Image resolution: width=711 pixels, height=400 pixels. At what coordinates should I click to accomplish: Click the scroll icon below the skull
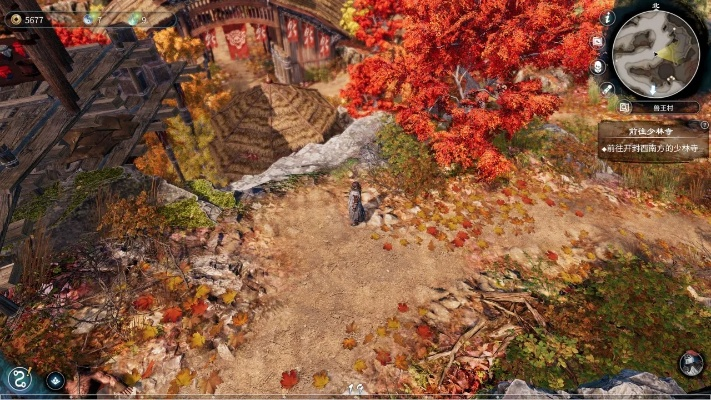click(607, 89)
